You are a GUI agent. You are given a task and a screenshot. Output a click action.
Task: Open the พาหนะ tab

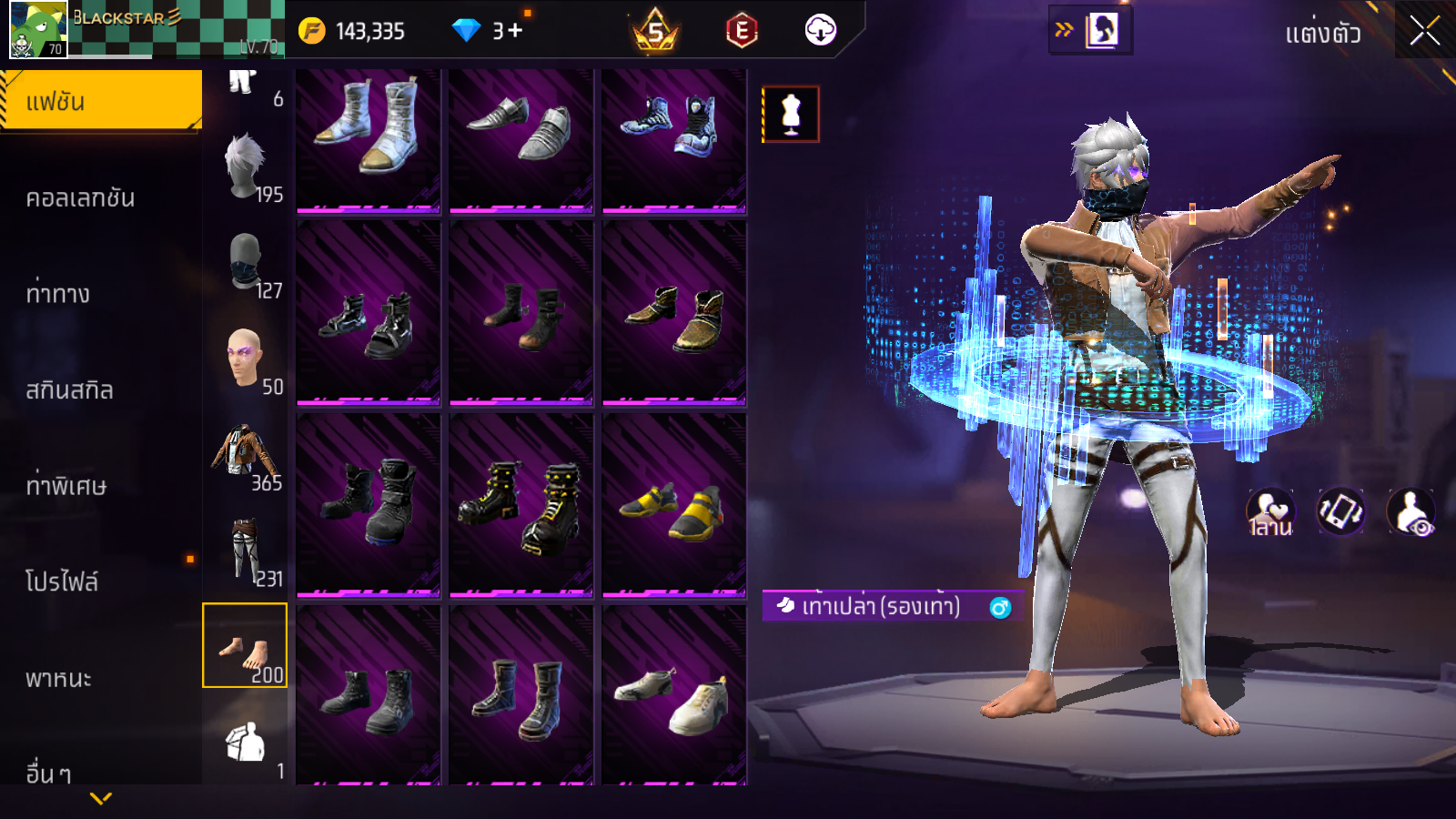click(x=59, y=679)
